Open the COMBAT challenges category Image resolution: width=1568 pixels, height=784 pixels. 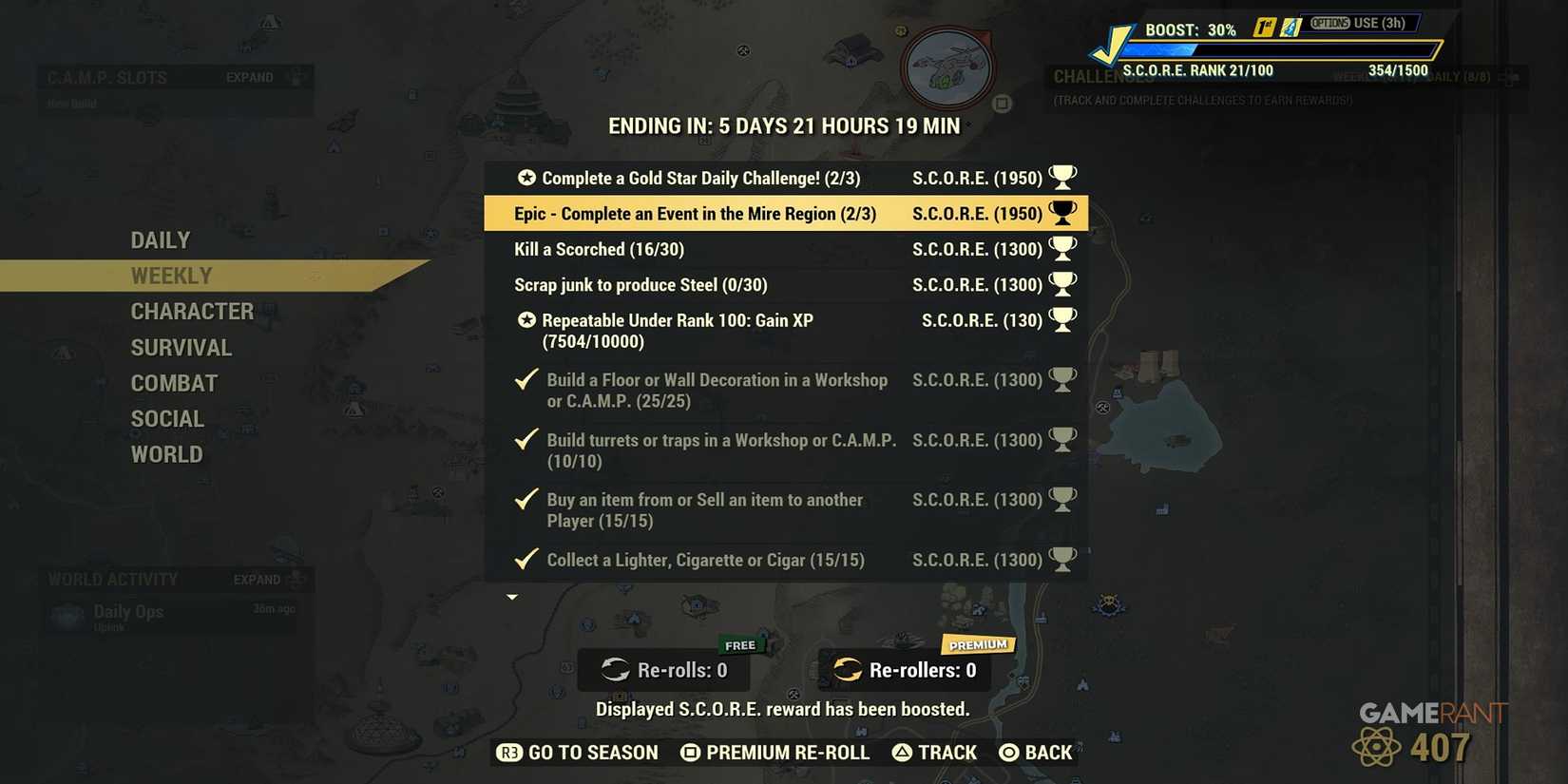point(174,383)
